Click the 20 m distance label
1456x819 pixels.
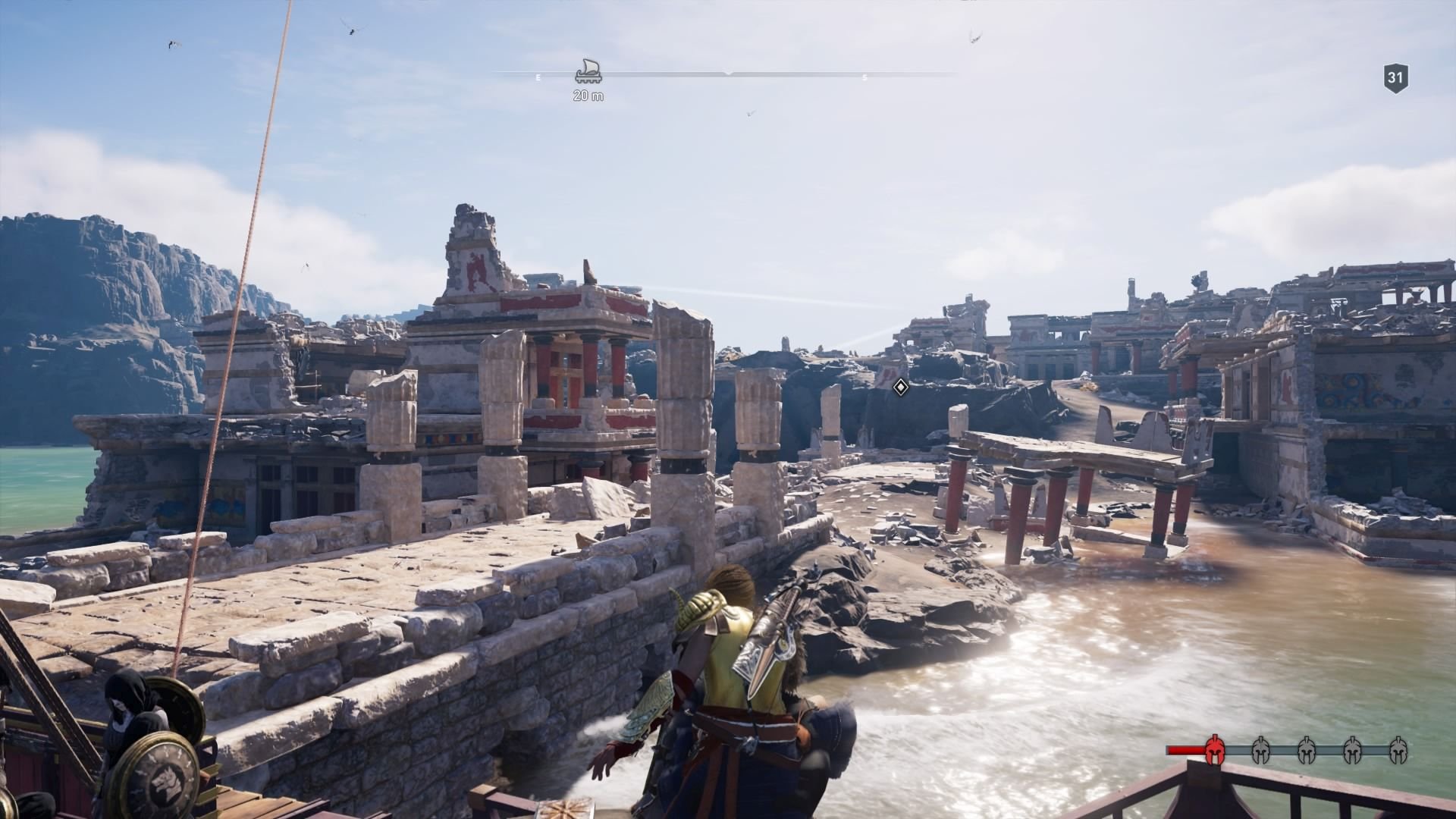click(587, 96)
